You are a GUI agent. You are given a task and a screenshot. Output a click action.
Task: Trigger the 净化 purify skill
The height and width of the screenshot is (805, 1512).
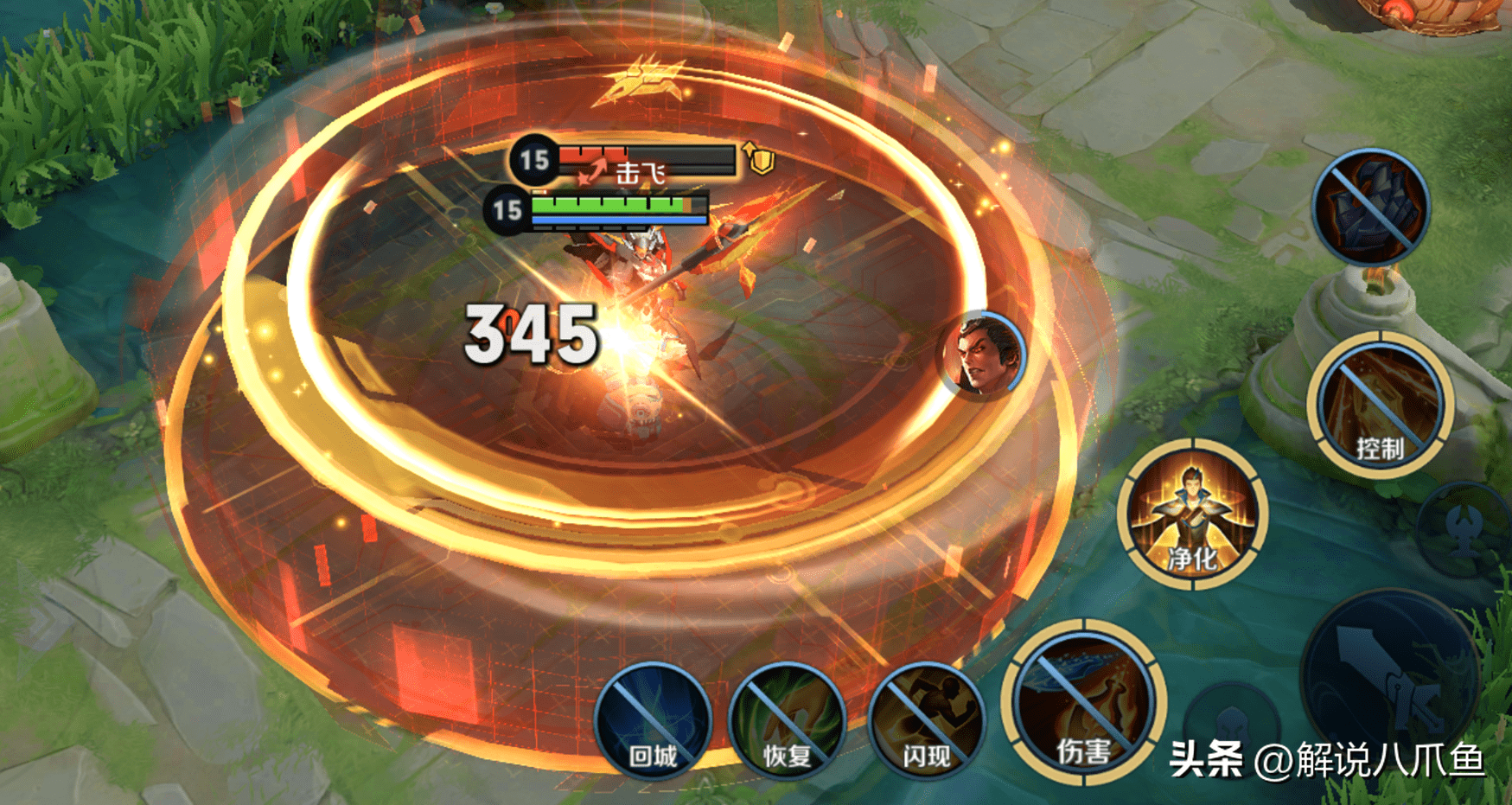1192,514
